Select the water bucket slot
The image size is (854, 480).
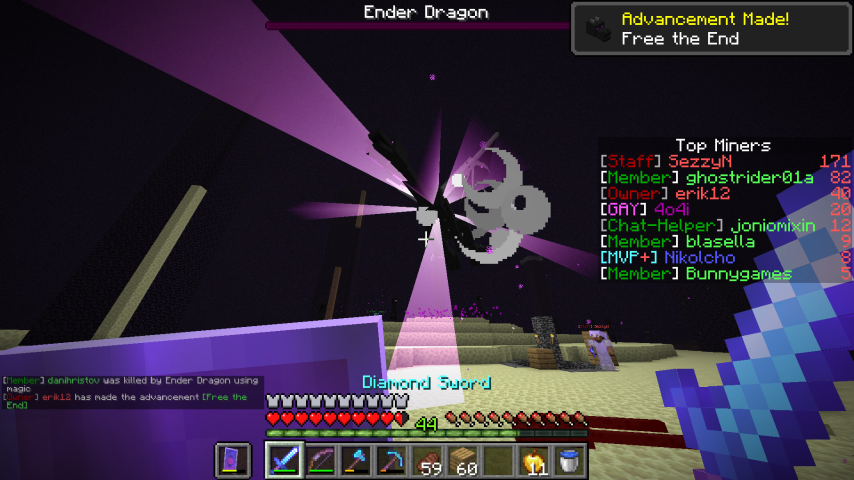[x=572, y=461]
